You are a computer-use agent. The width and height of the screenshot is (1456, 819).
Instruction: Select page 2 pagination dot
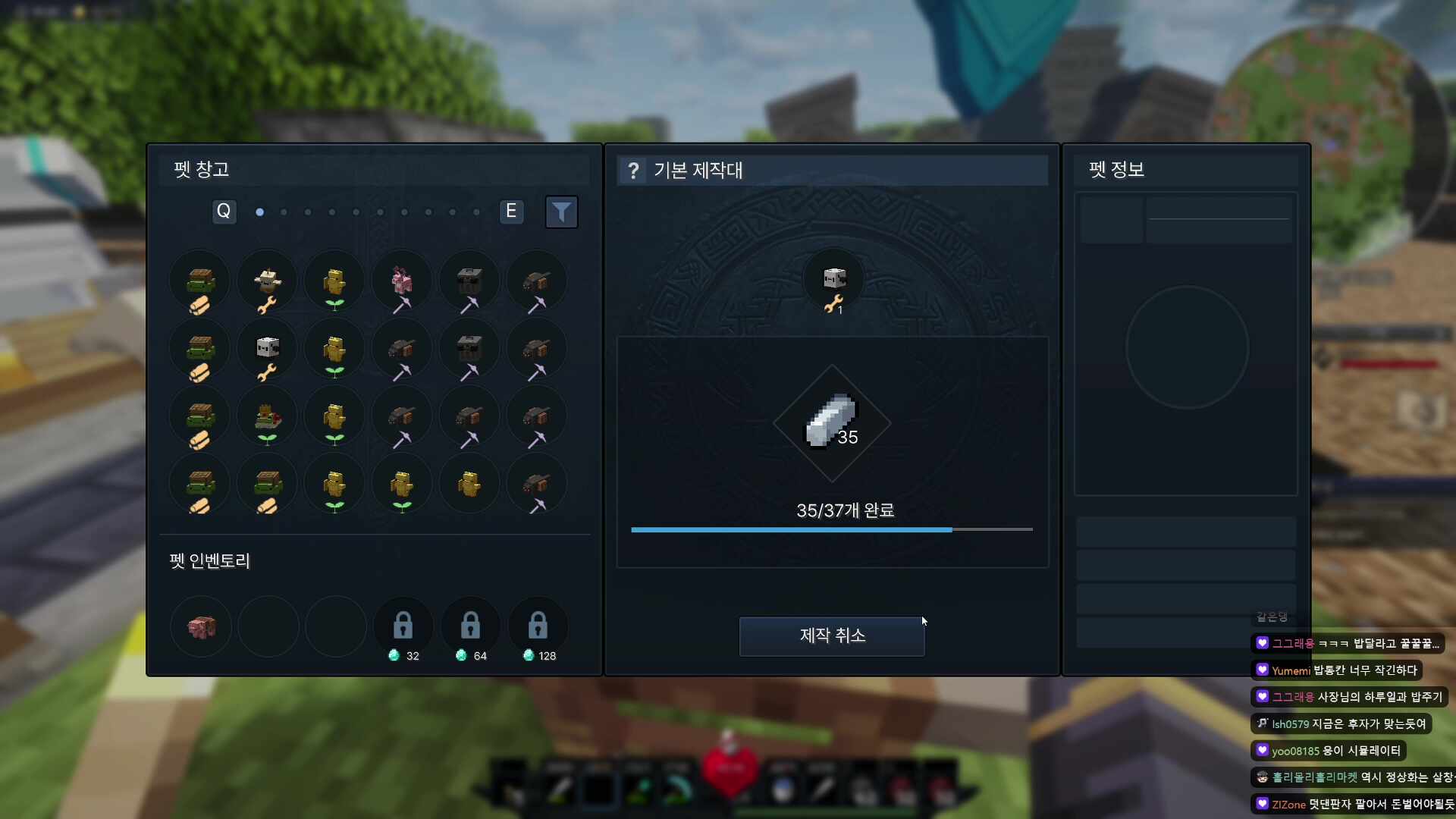coord(283,212)
